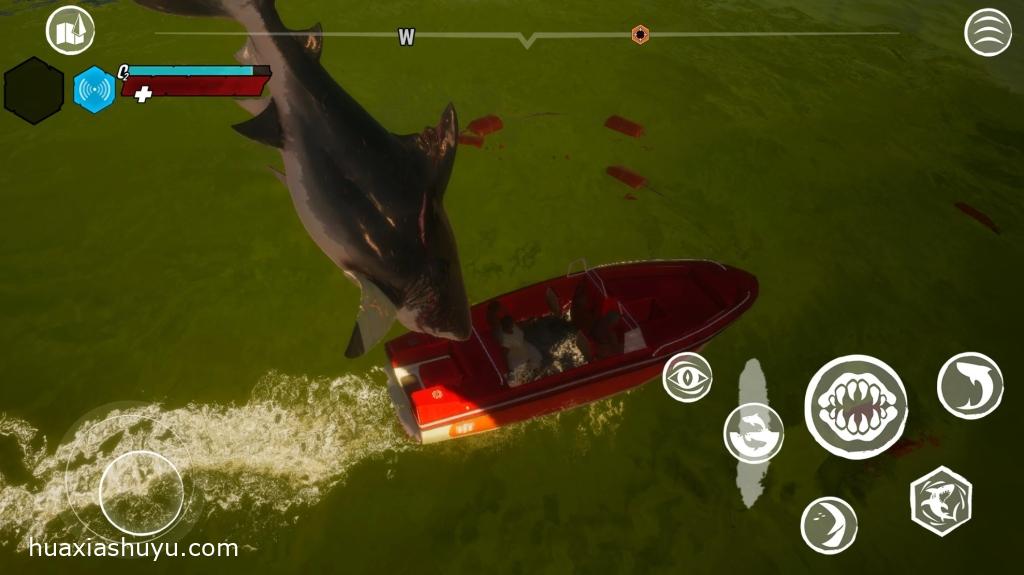
Task: Activate the blue sonar hexagon
Action: pos(95,89)
